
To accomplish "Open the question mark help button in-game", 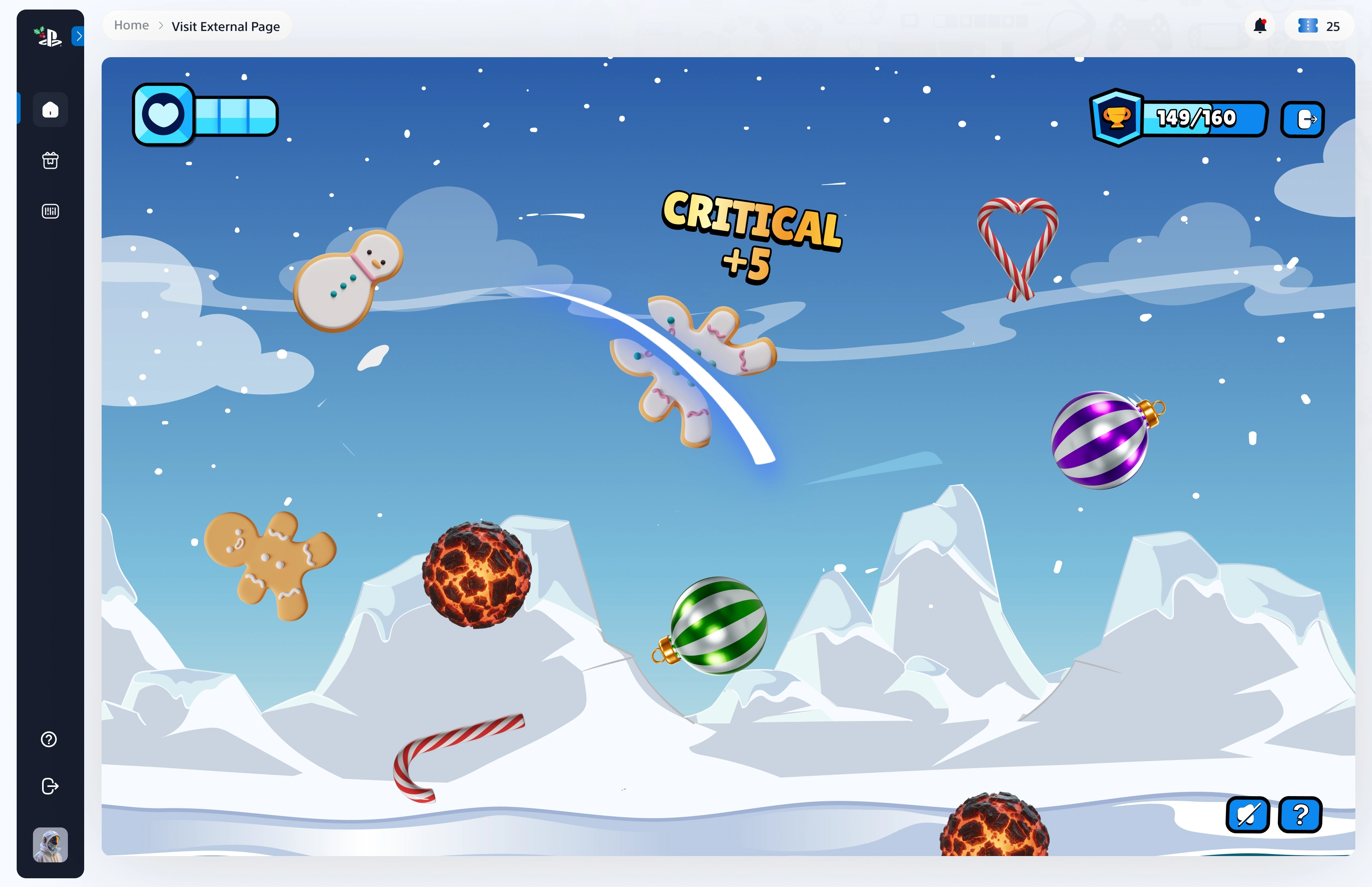I will tap(1299, 814).
